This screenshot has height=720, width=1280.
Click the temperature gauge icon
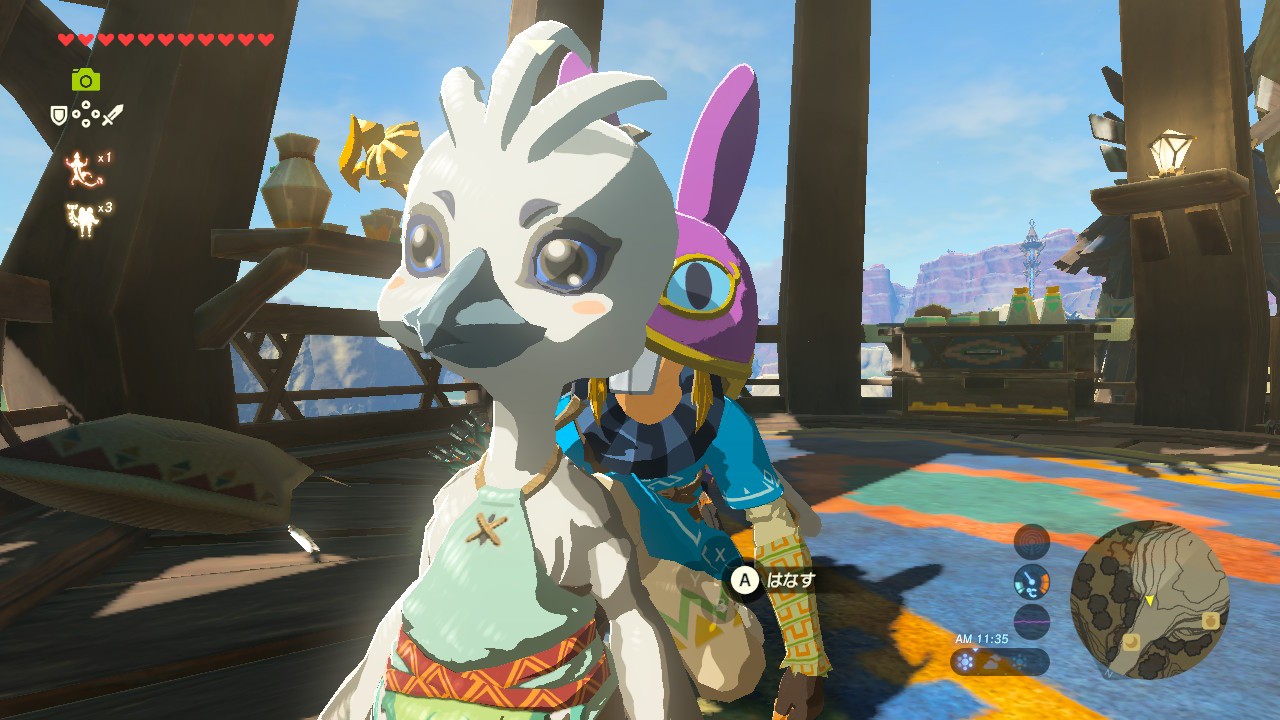(1032, 581)
